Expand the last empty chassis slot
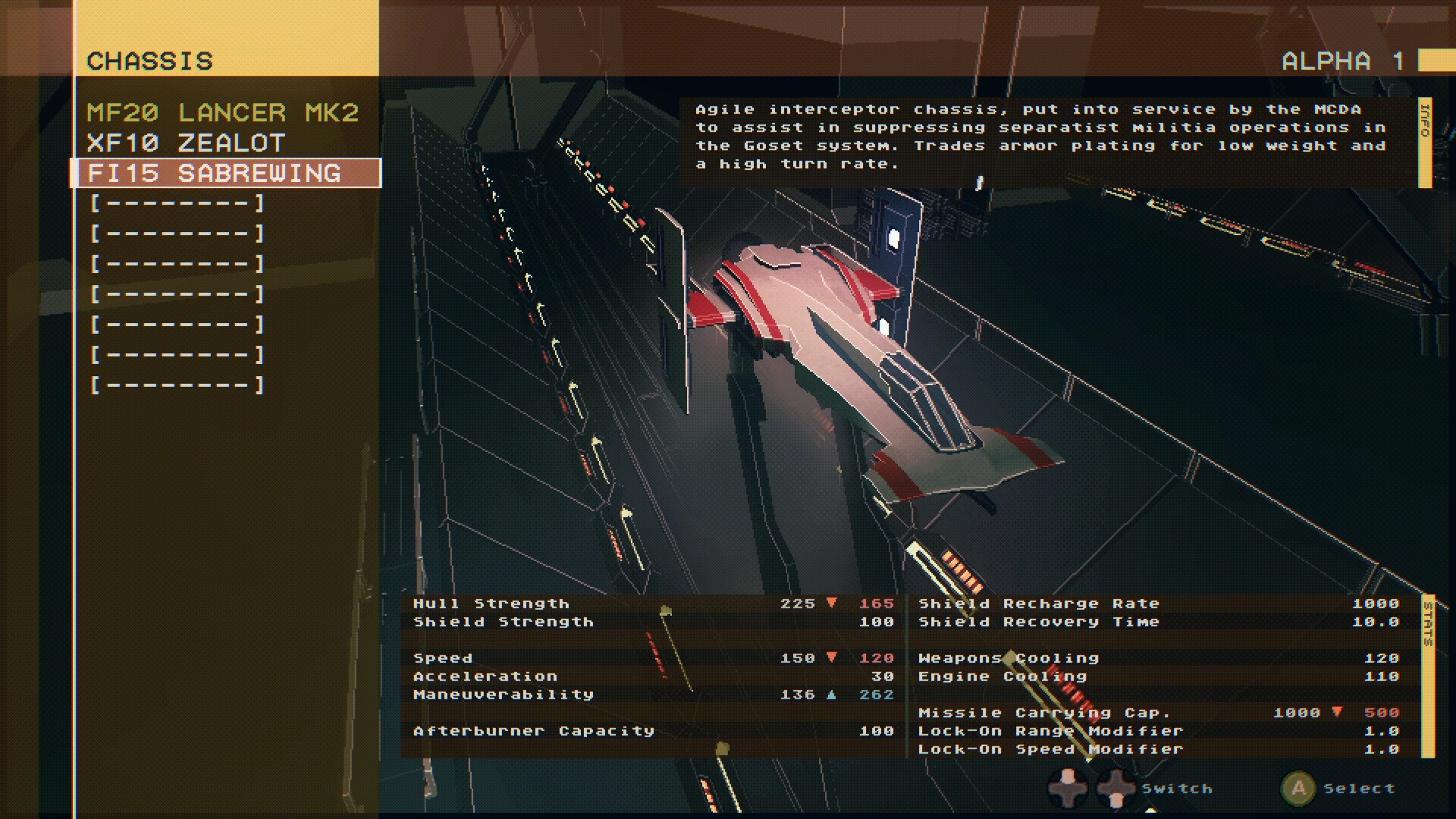This screenshot has height=819, width=1456. [178, 385]
